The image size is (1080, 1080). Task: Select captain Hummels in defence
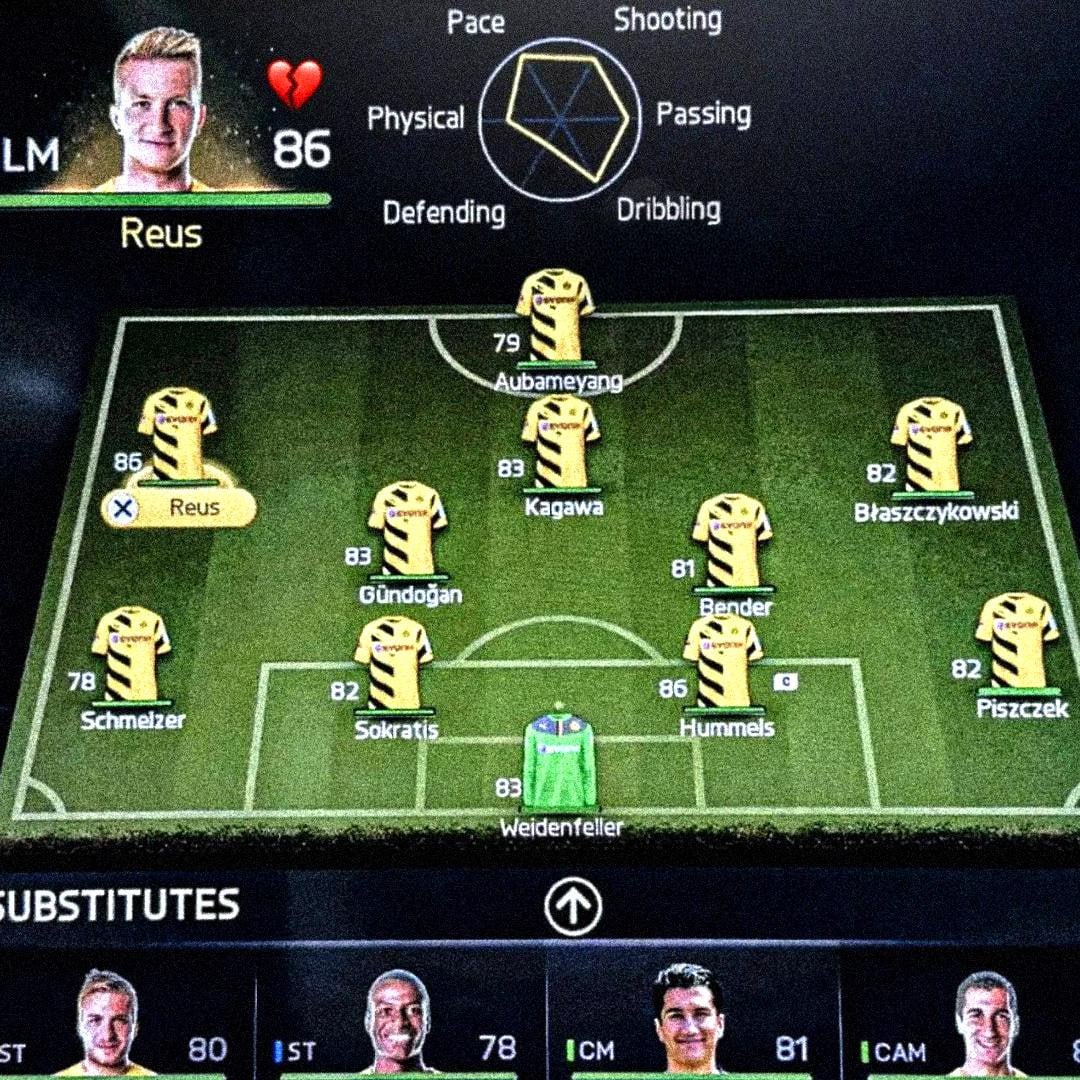point(722,660)
